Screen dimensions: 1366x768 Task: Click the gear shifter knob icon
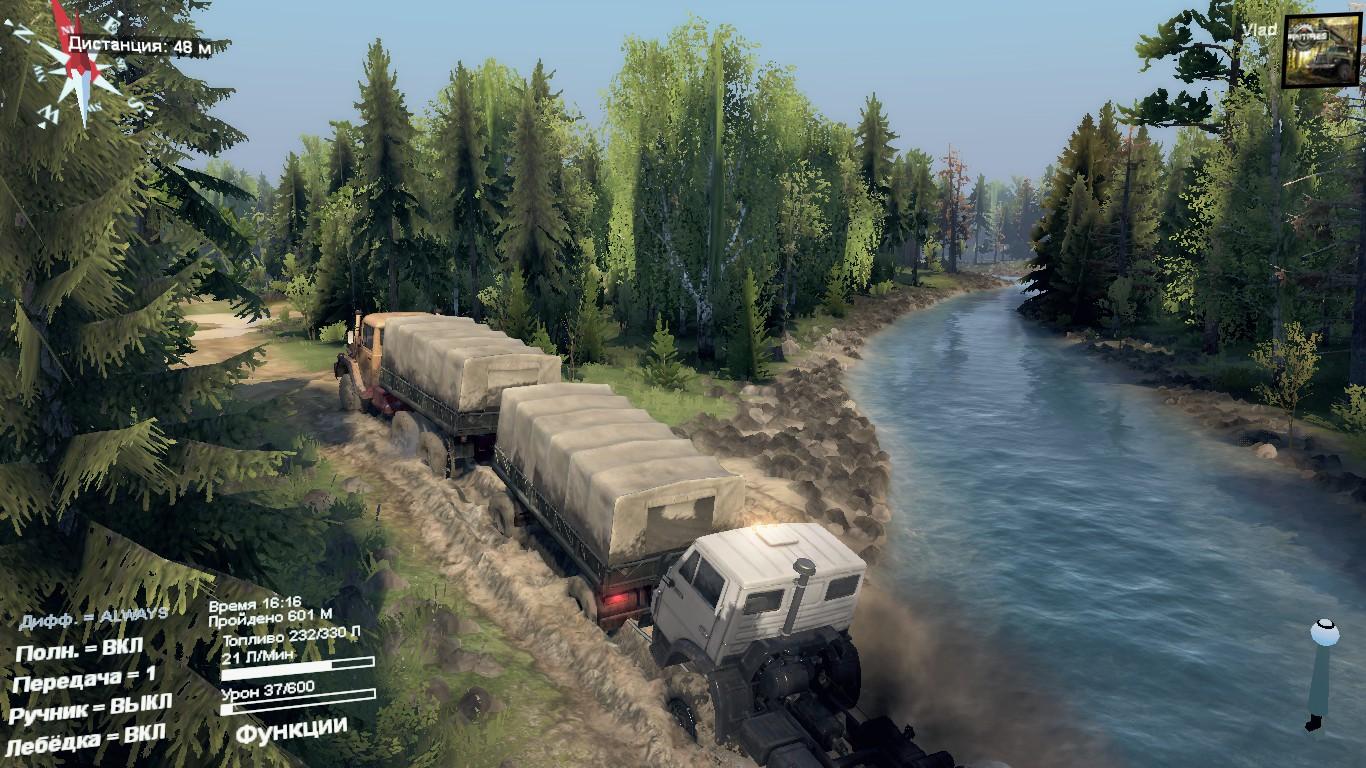[1323, 633]
